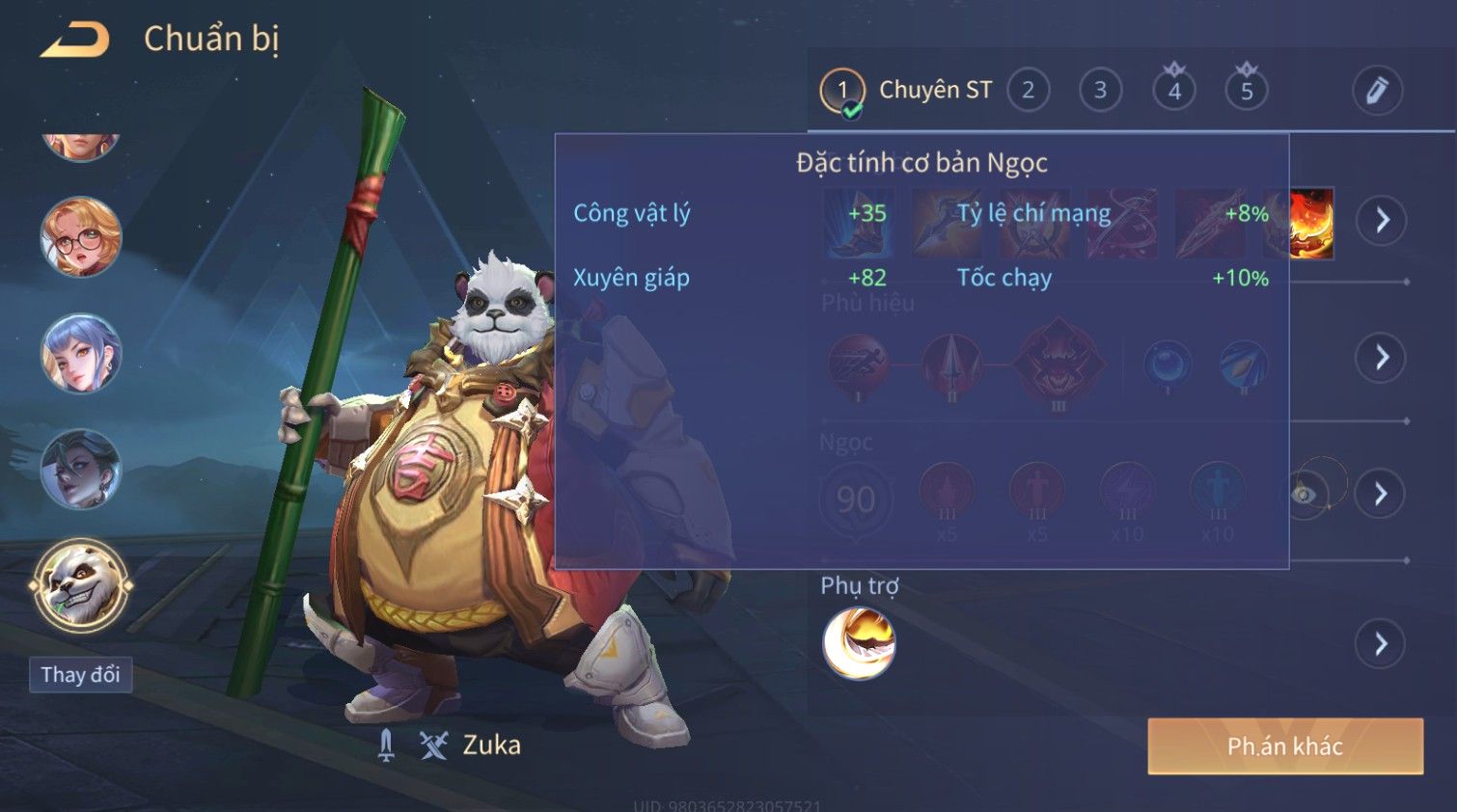This screenshot has width=1457, height=812.
Task: Choose build preset 5
Action: tap(1247, 91)
